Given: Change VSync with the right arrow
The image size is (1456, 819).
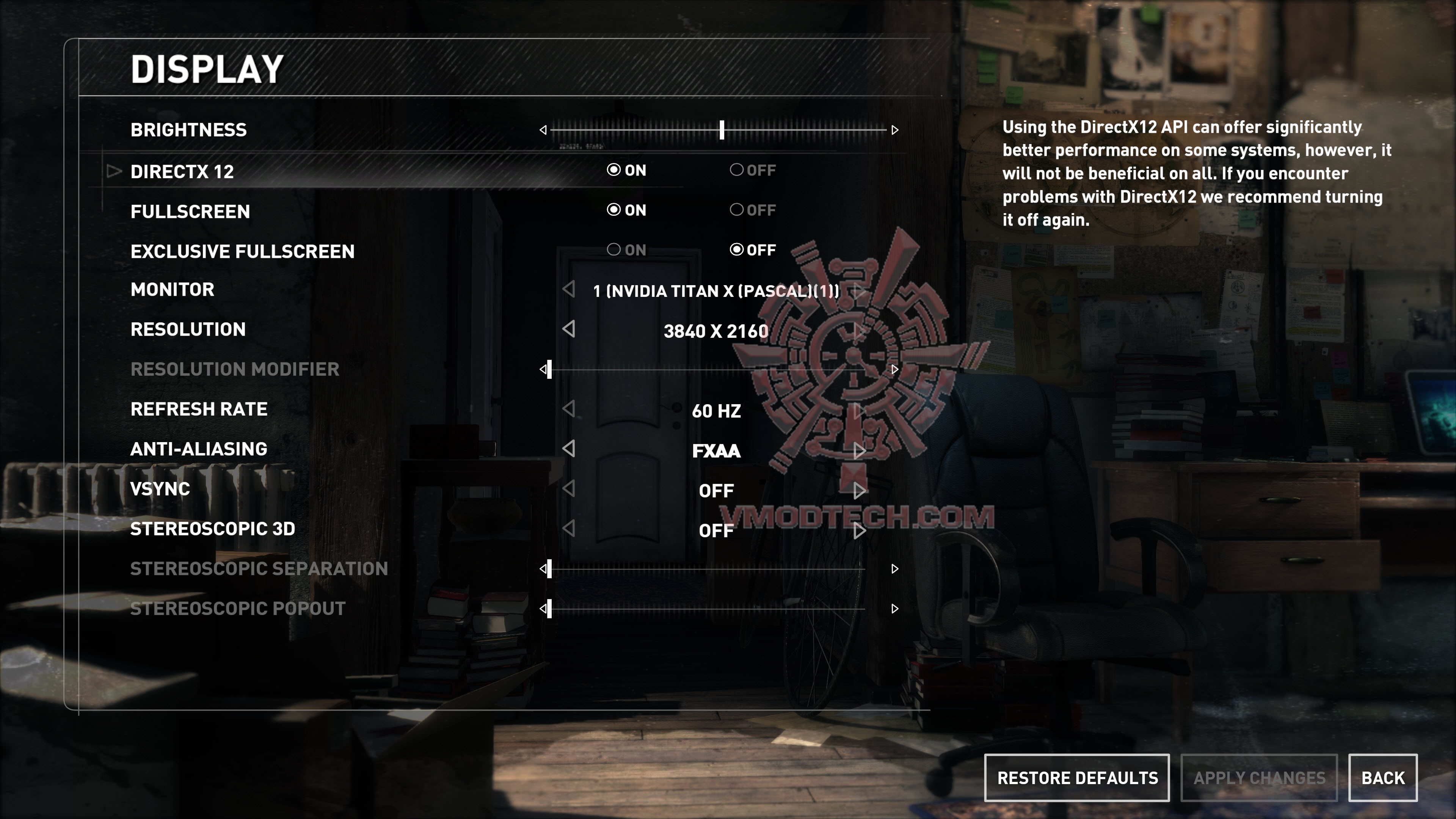Looking at the screenshot, I should [859, 491].
